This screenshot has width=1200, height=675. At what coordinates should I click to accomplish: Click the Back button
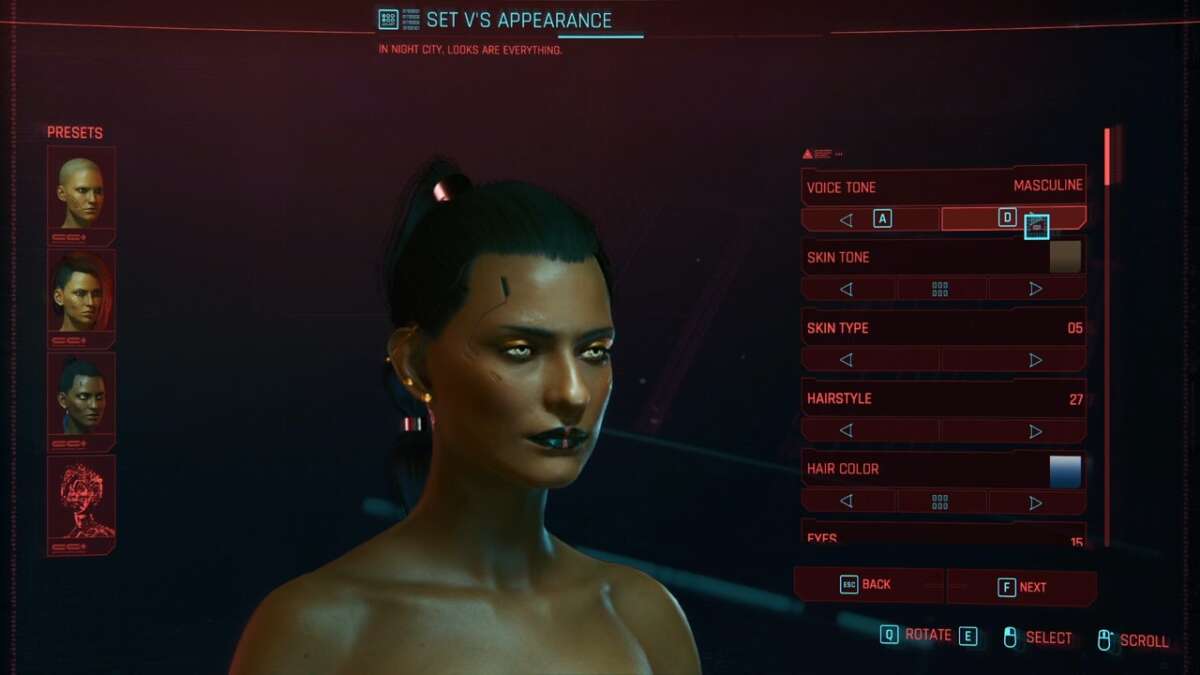[868, 585]
